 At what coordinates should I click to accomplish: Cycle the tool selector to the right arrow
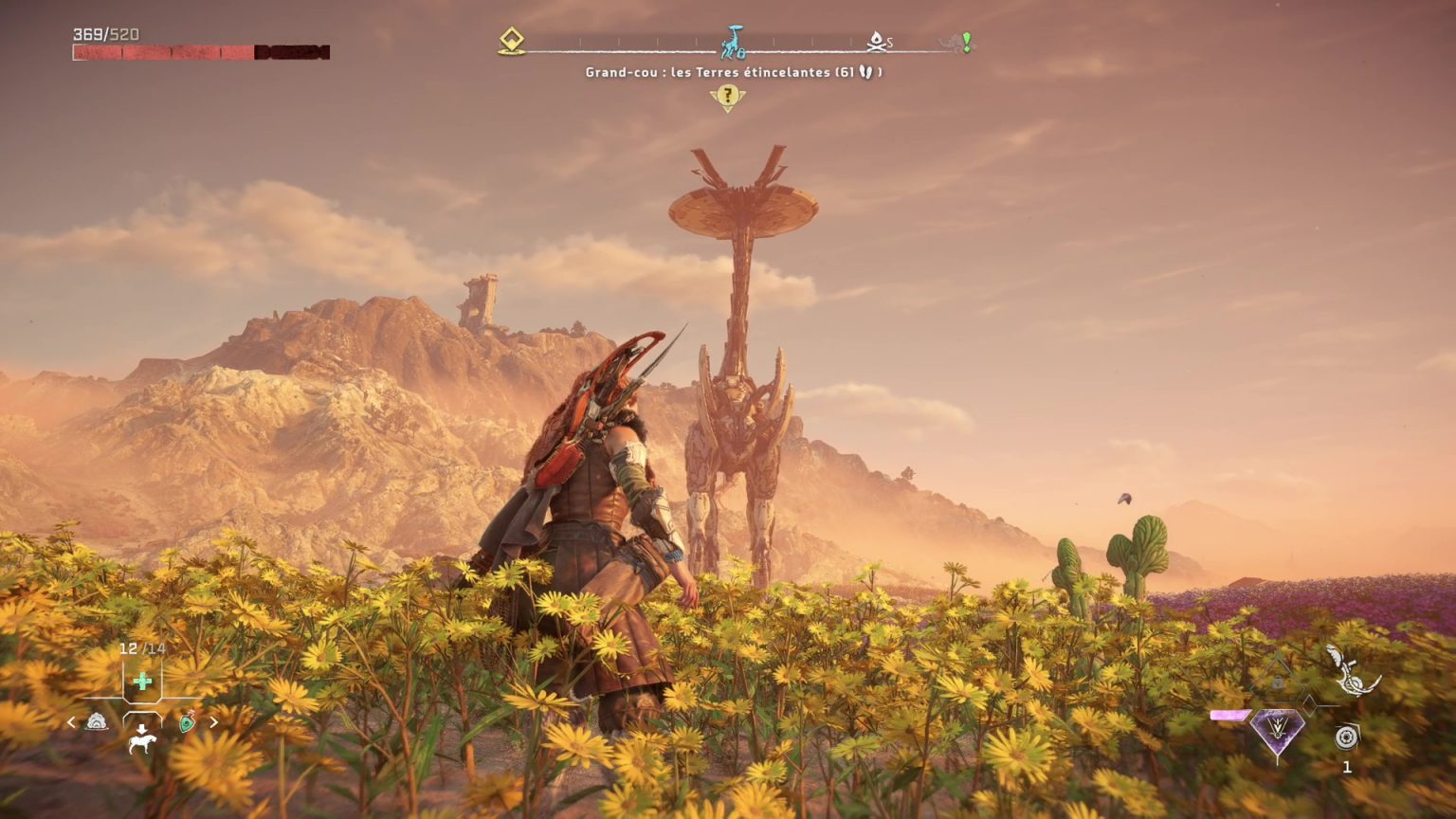pyautogui.click(x=214, y=722)
